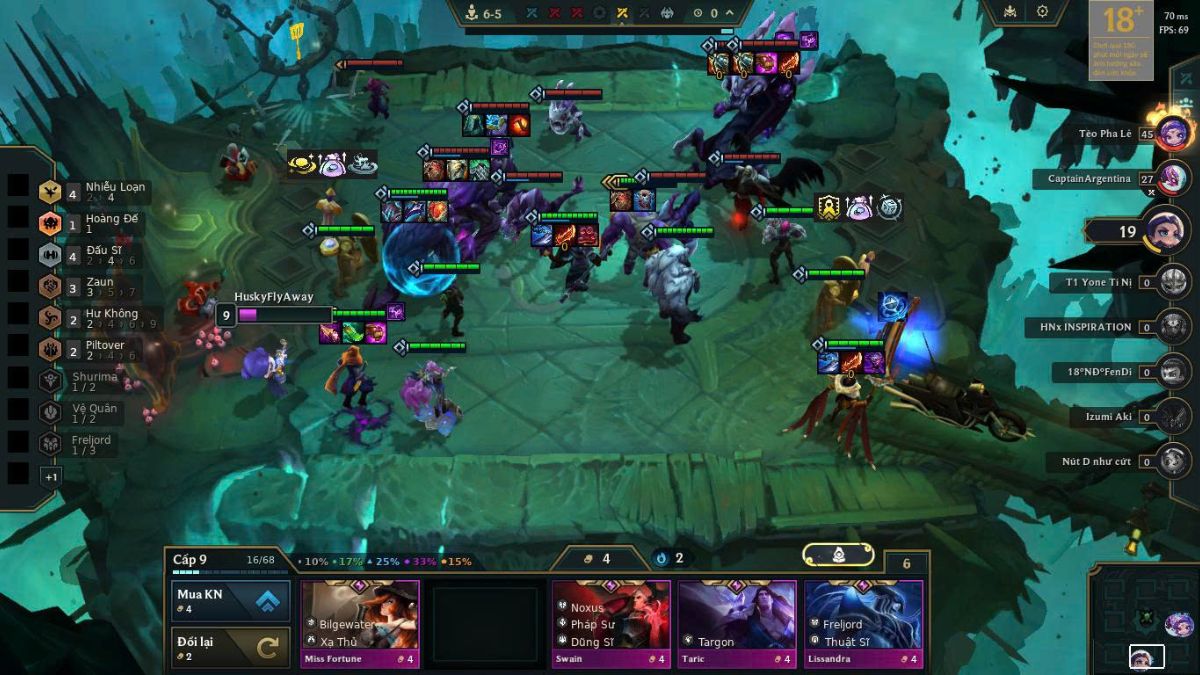The image size is (1200, 675).
Task: Buy XP with the Mua KN button
Action: pos(231,601)
